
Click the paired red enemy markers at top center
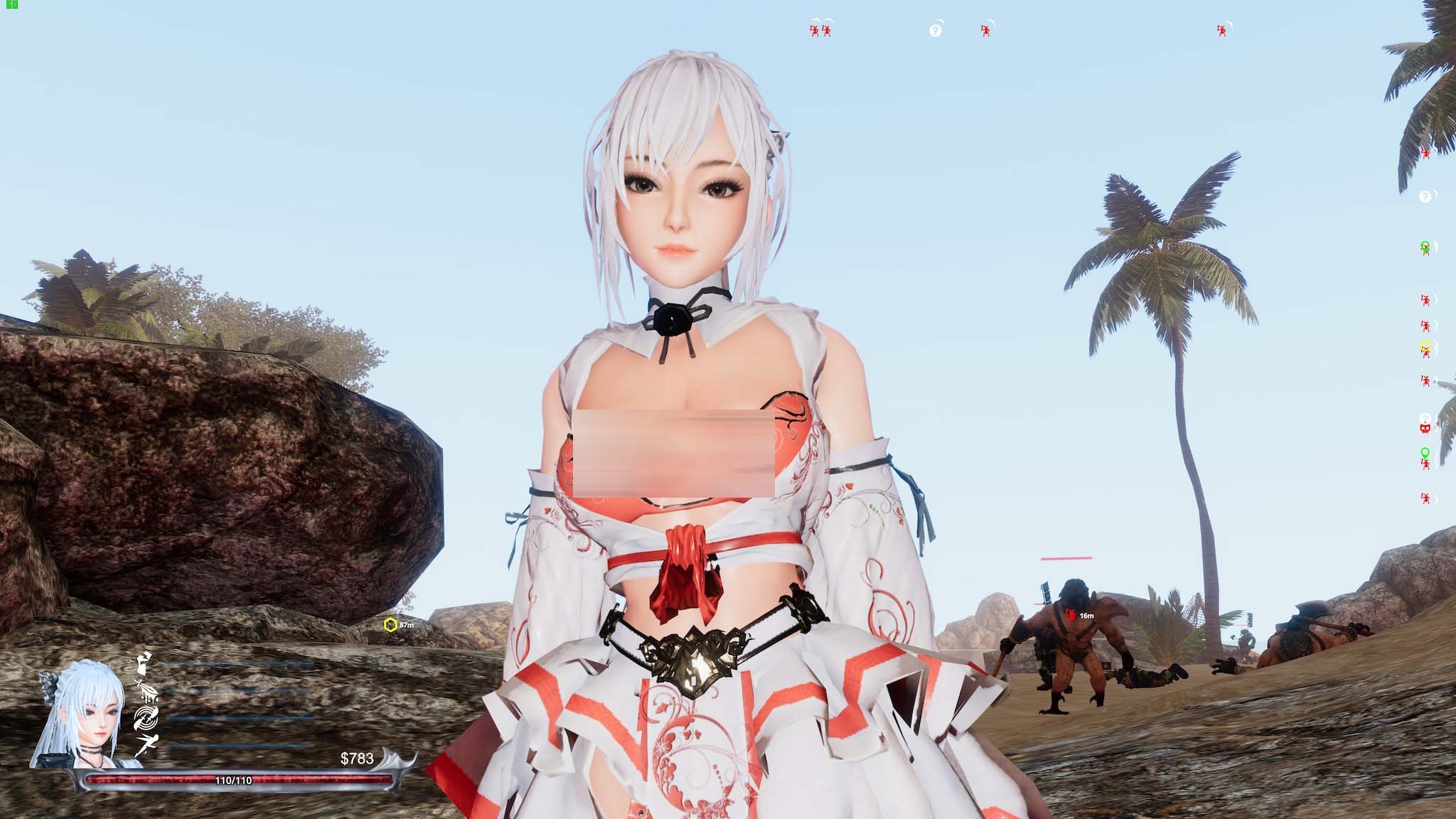pyautogui.click(x=819, y=31)
